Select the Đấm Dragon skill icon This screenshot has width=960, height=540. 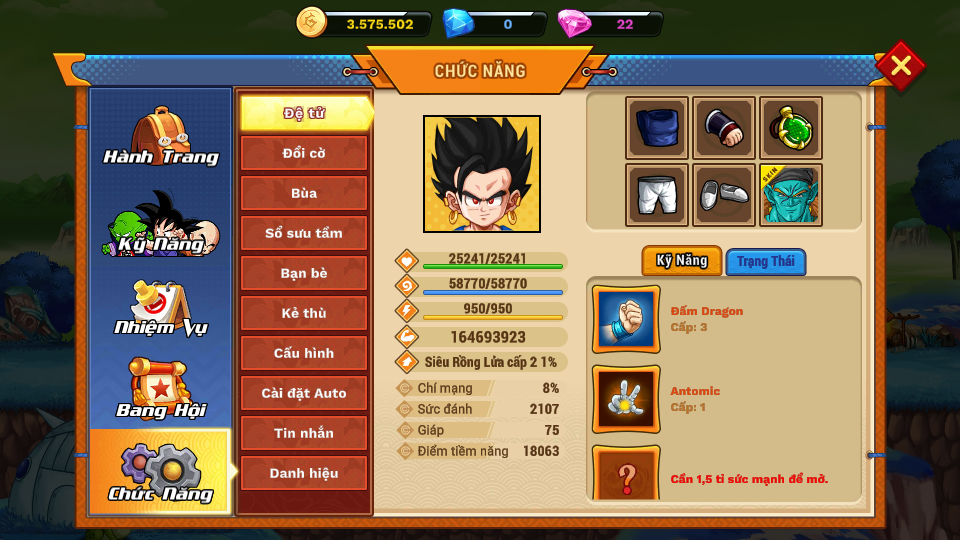(626, 319)
